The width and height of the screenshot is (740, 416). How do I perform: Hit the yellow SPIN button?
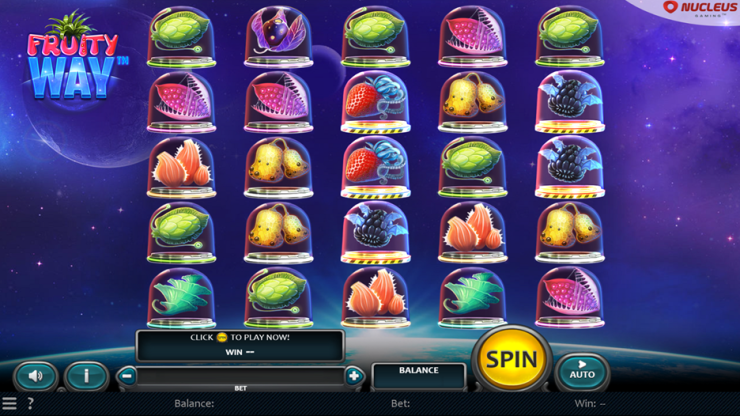(511, 359)
